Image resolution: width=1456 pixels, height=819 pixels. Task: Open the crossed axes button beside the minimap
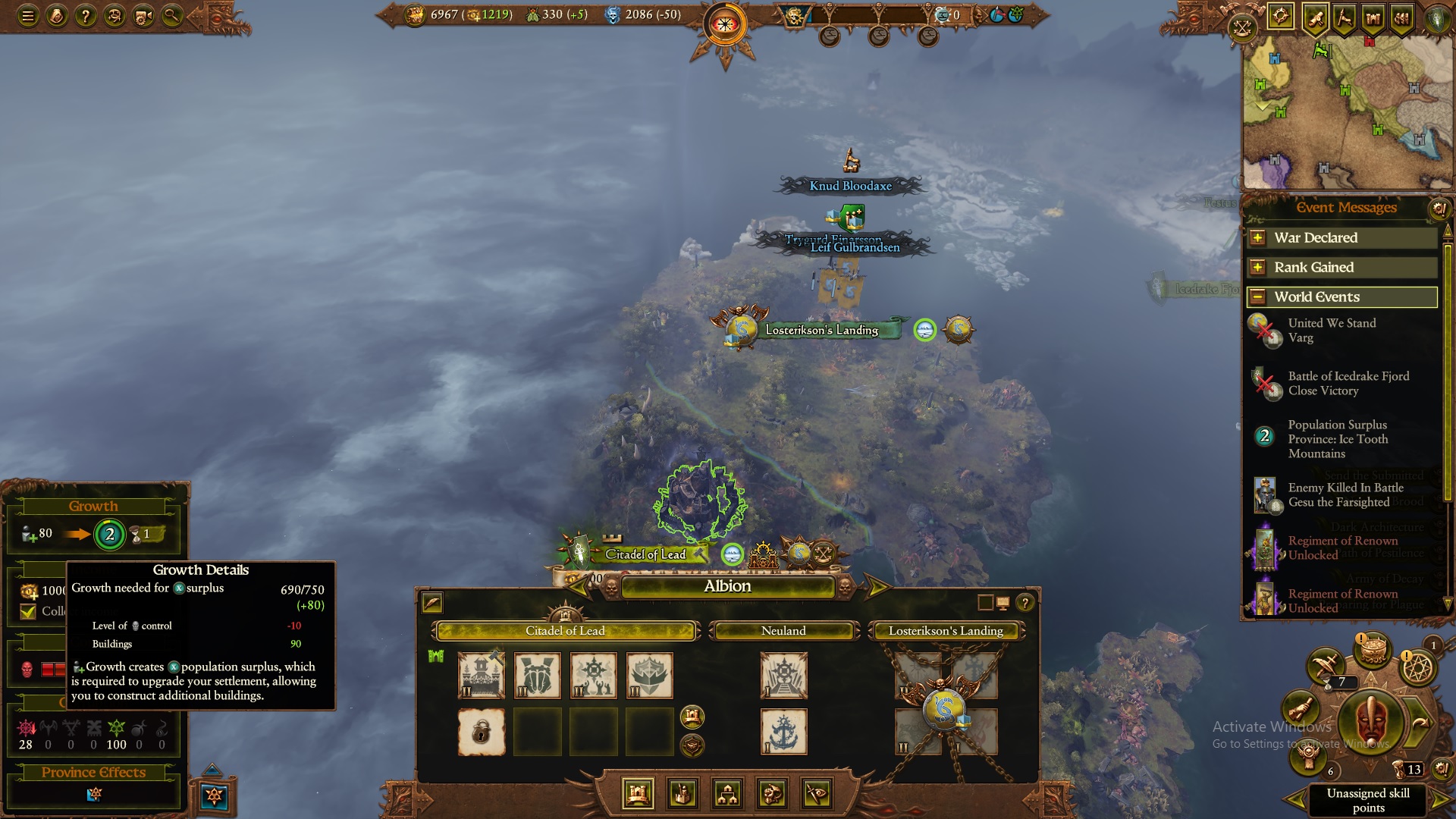coord(1242,29)
